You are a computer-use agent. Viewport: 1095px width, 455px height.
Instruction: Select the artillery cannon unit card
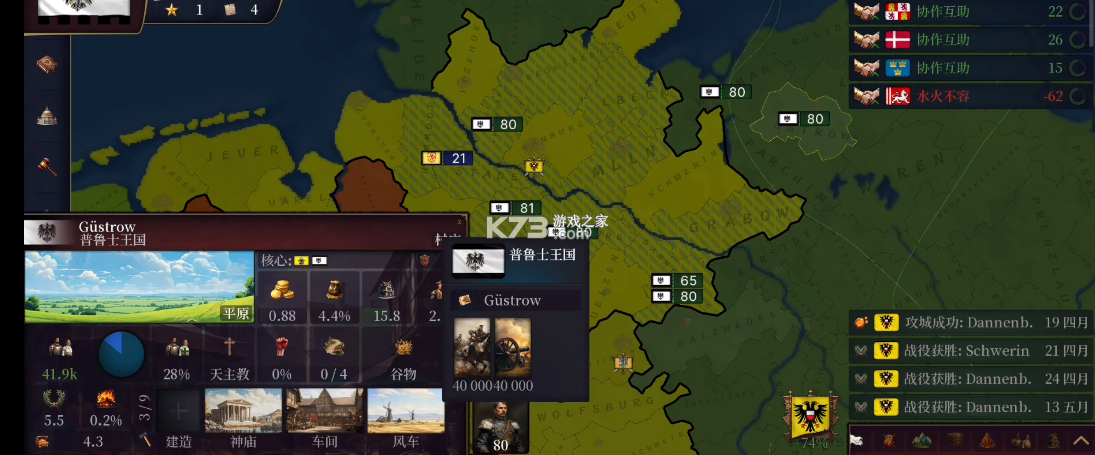(x=513, y=346)
